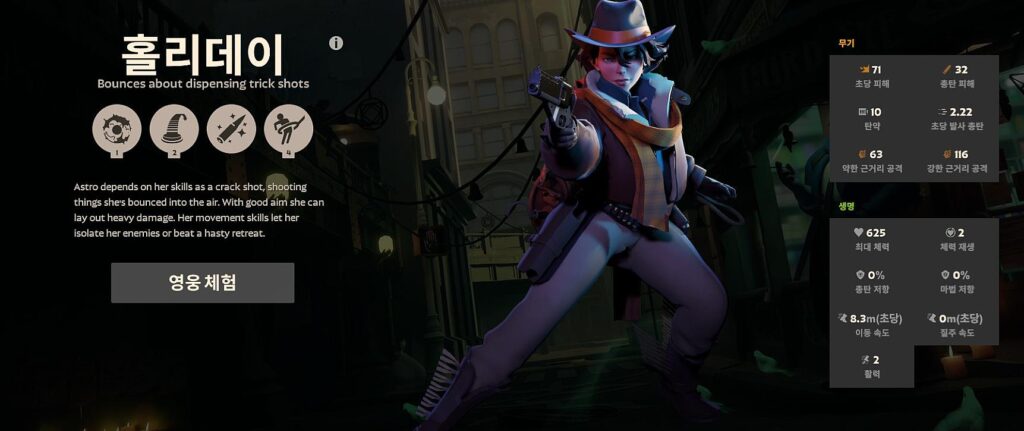View the sparkling bullet ability icon
This screenshot has width=1024, height=431.
pyautogui.click(x=231, y=129)
